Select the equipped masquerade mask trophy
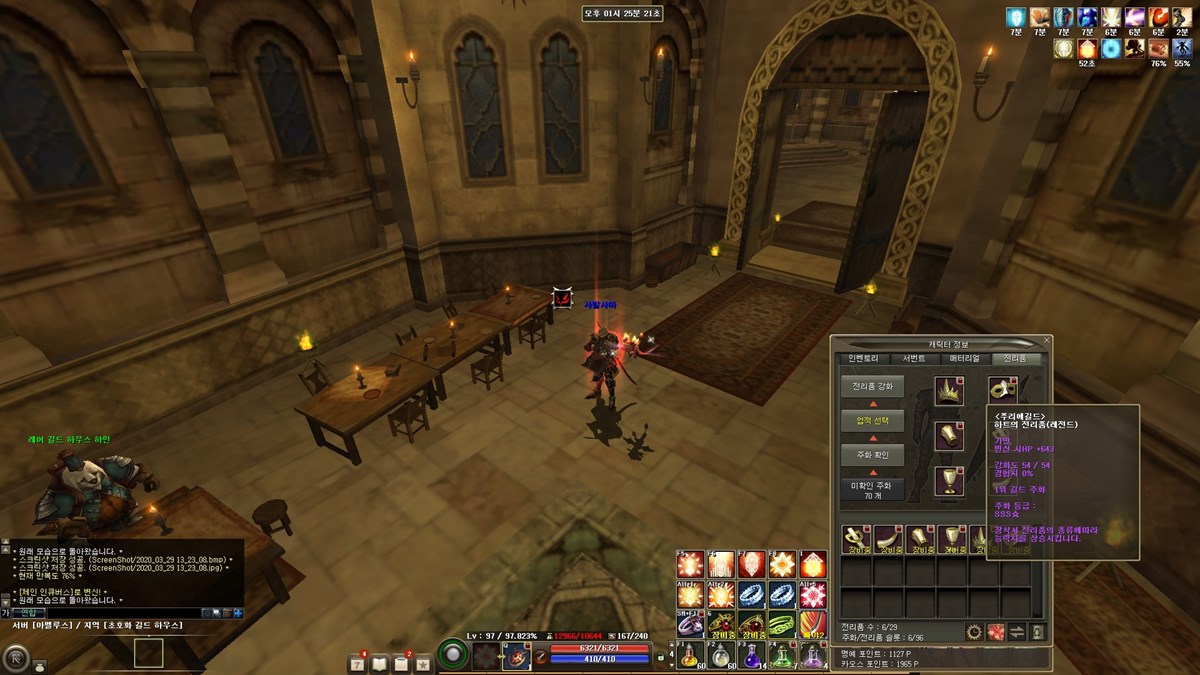Screen dimensions: 1200x675 coord(1002,390)
